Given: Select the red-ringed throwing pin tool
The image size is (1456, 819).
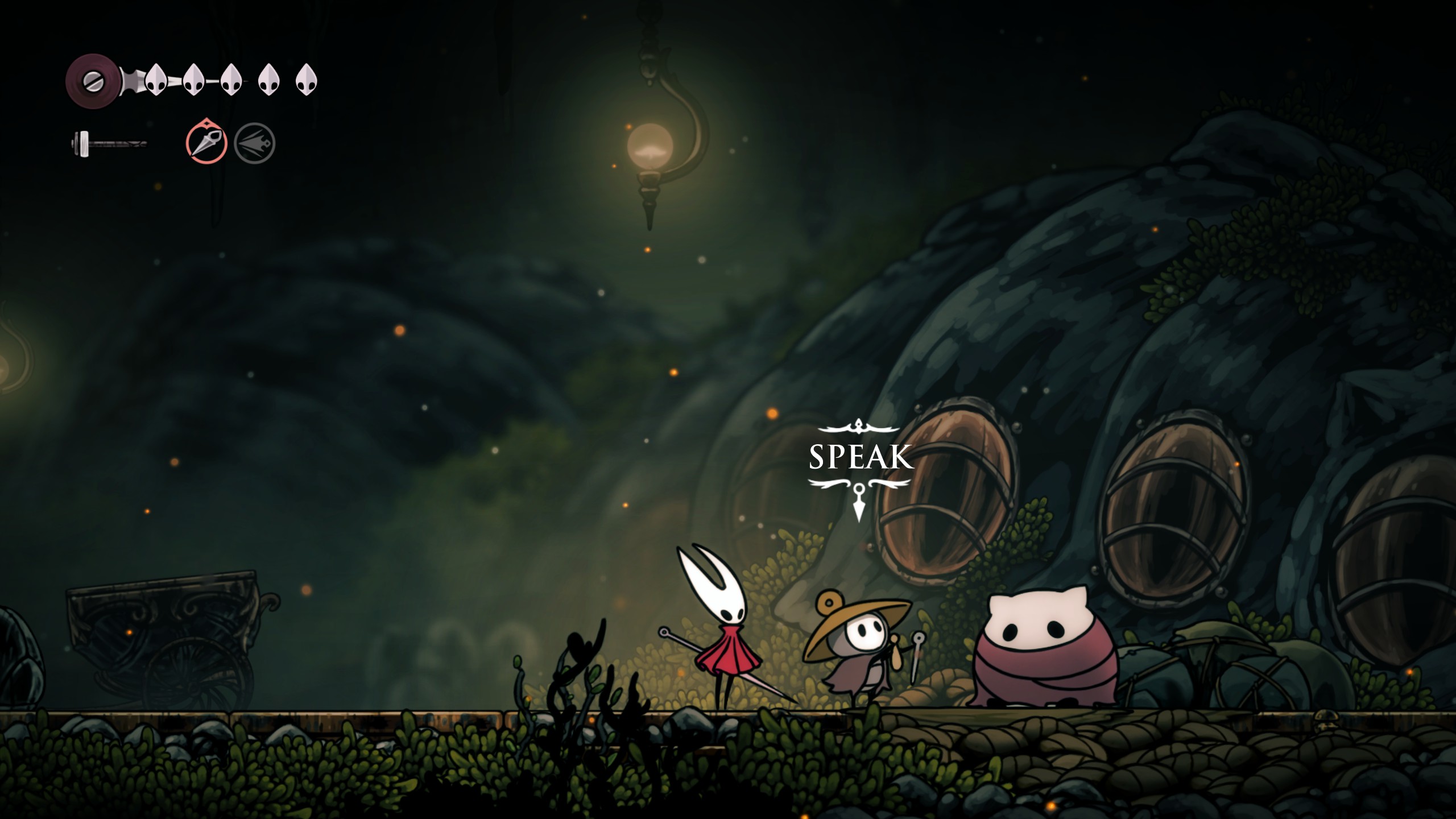Looking at the screenshot, I should (x=206, y=143).
